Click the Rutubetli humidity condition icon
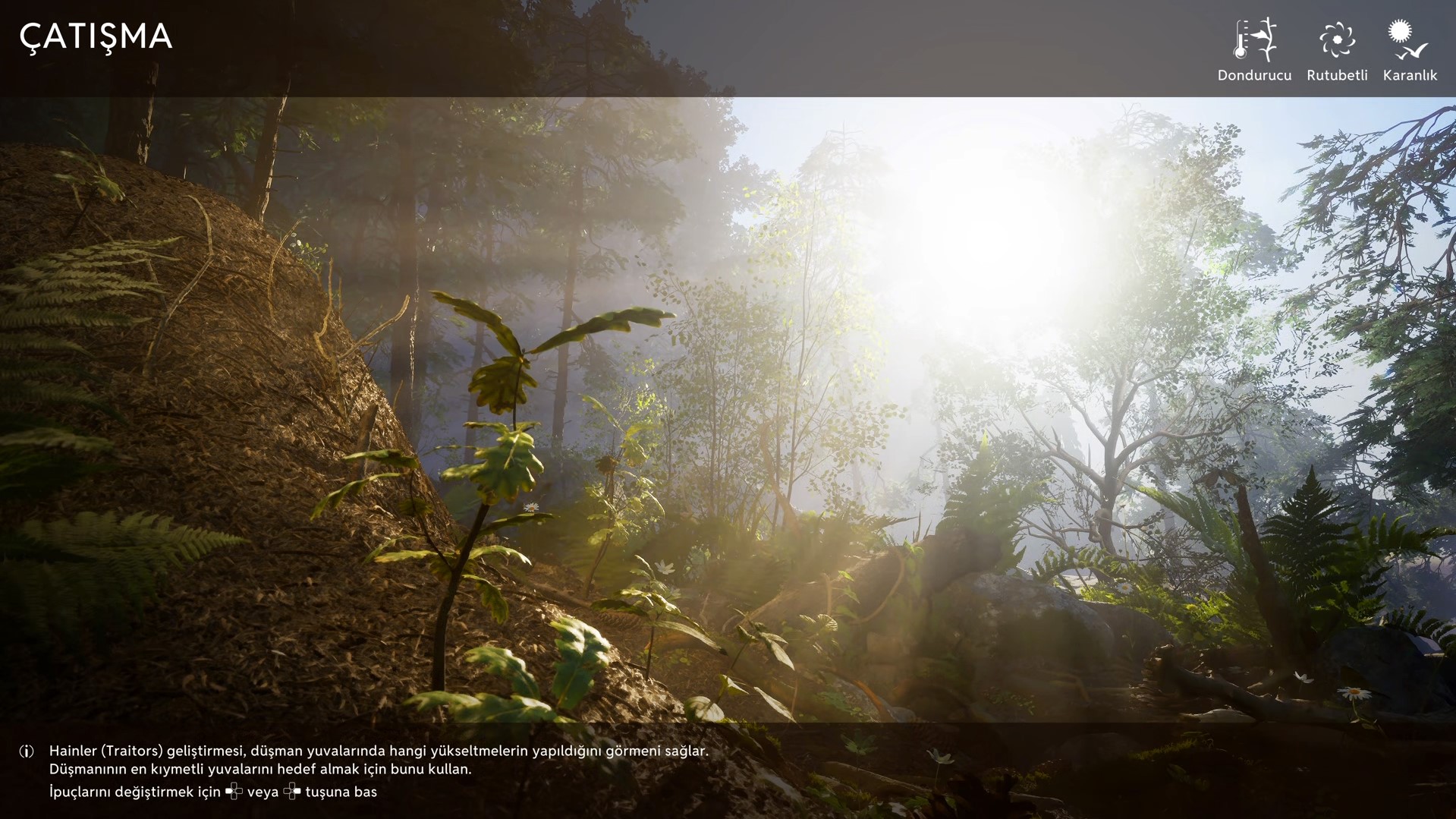Viewport: 1456px width, 819px height. [1336, 40]
